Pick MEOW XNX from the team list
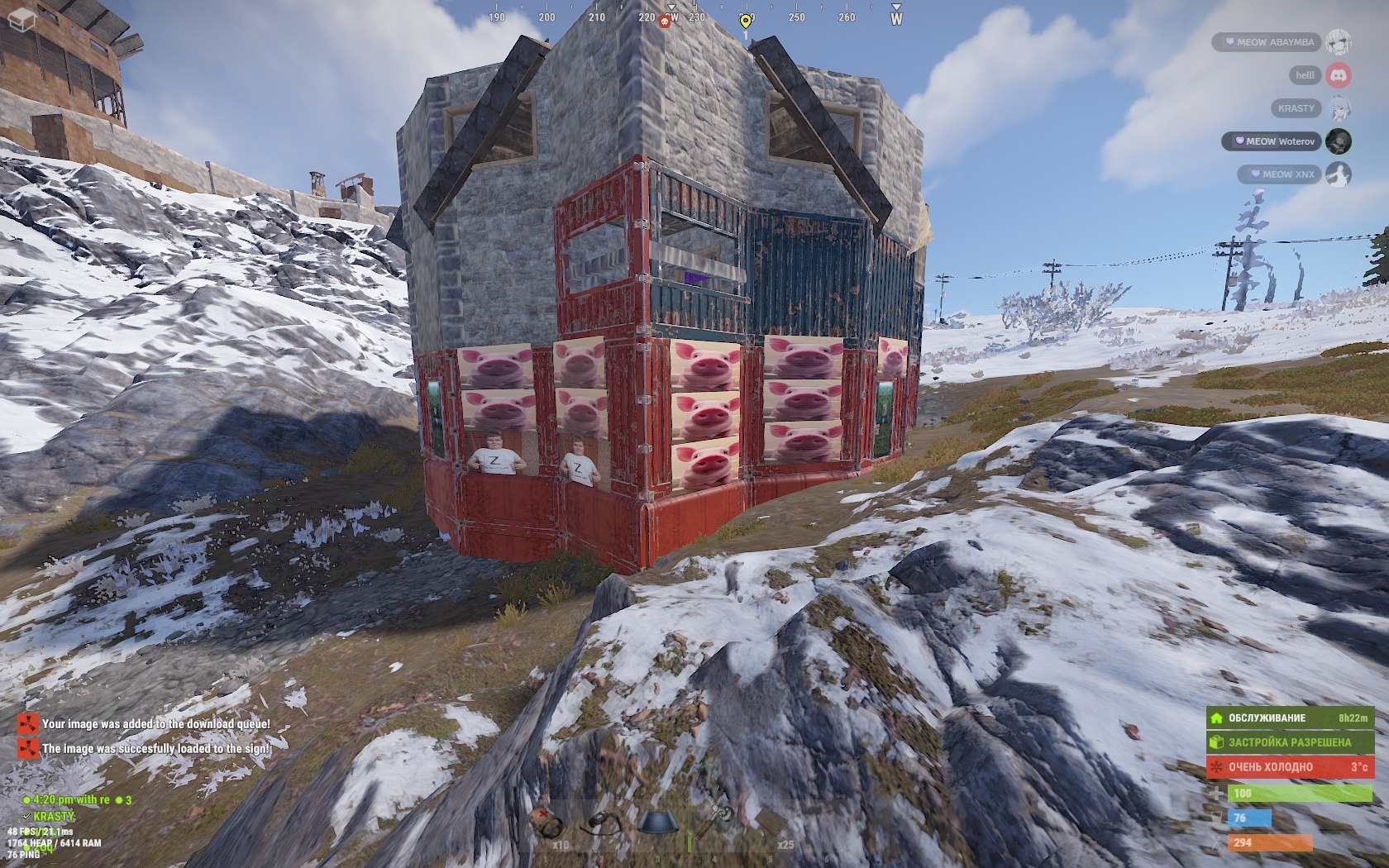Screen dimensions: 1389x868 [x=1281, y=174]
